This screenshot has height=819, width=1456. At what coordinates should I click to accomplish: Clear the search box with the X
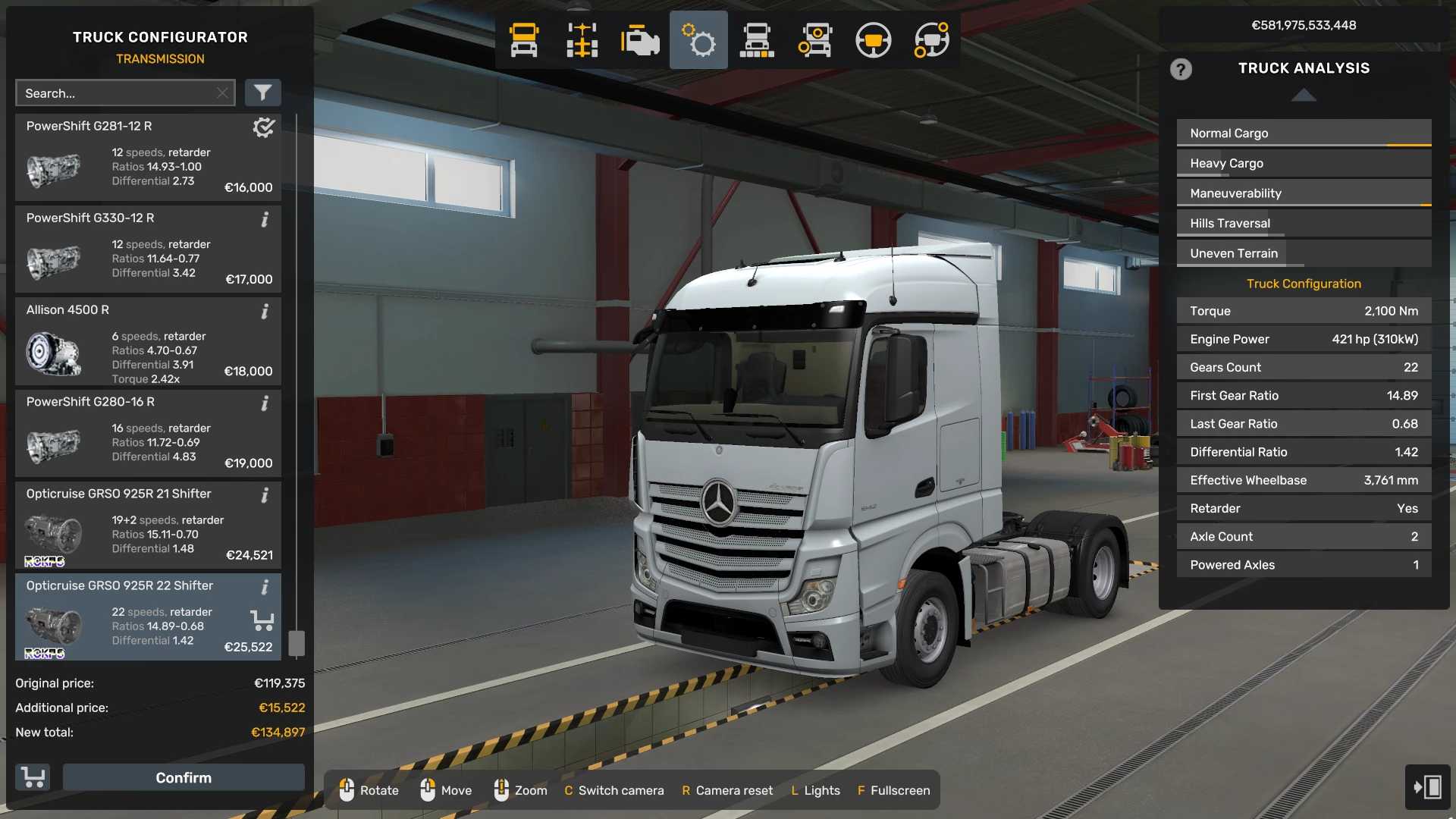pyautogui.click(x=222, y=93)
